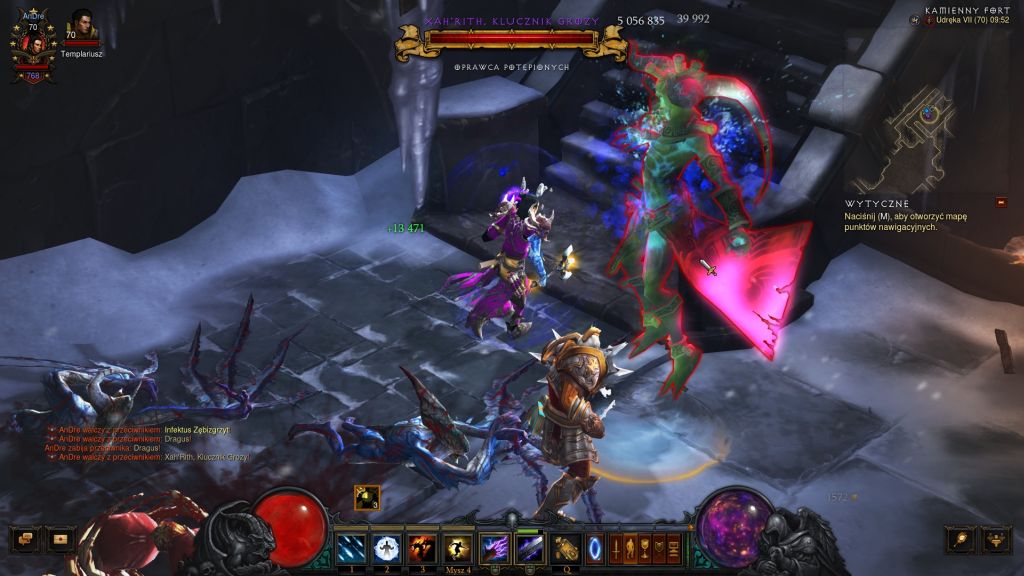Open the blue town portal
This screenshot has width=1024, height=576.
595,548
